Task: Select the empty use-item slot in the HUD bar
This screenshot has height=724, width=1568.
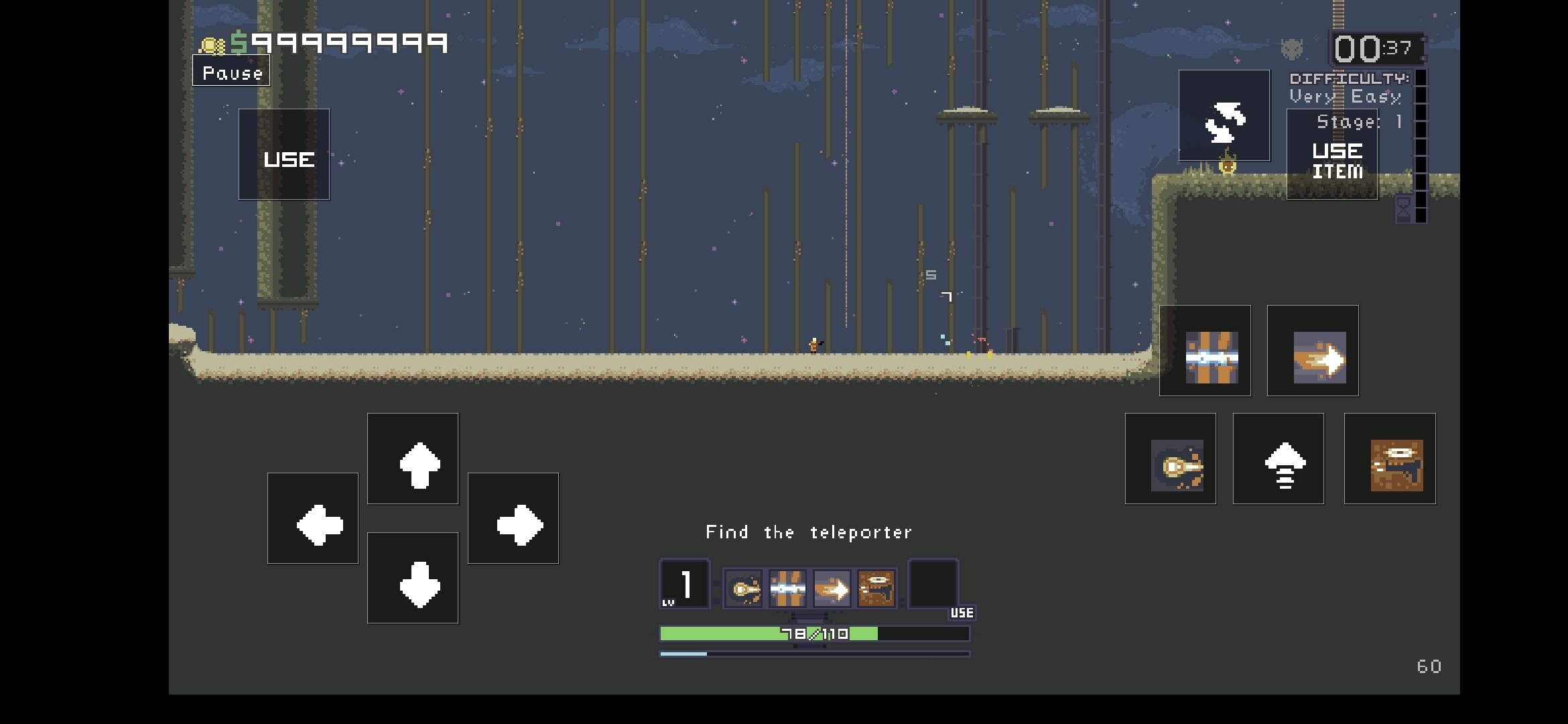Action: (x=933, y=585)
